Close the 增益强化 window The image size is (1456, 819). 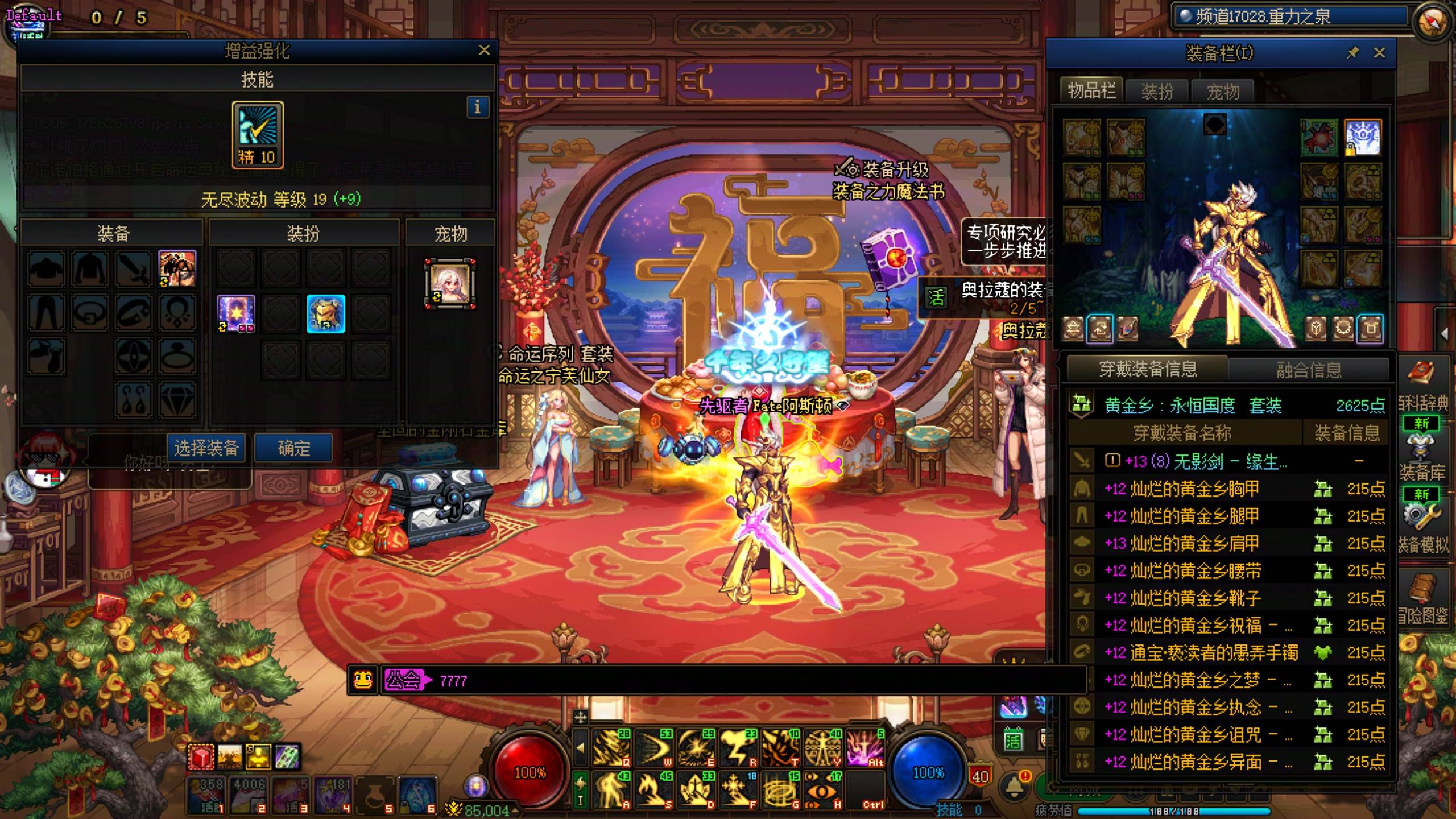(x=484, y=50)
